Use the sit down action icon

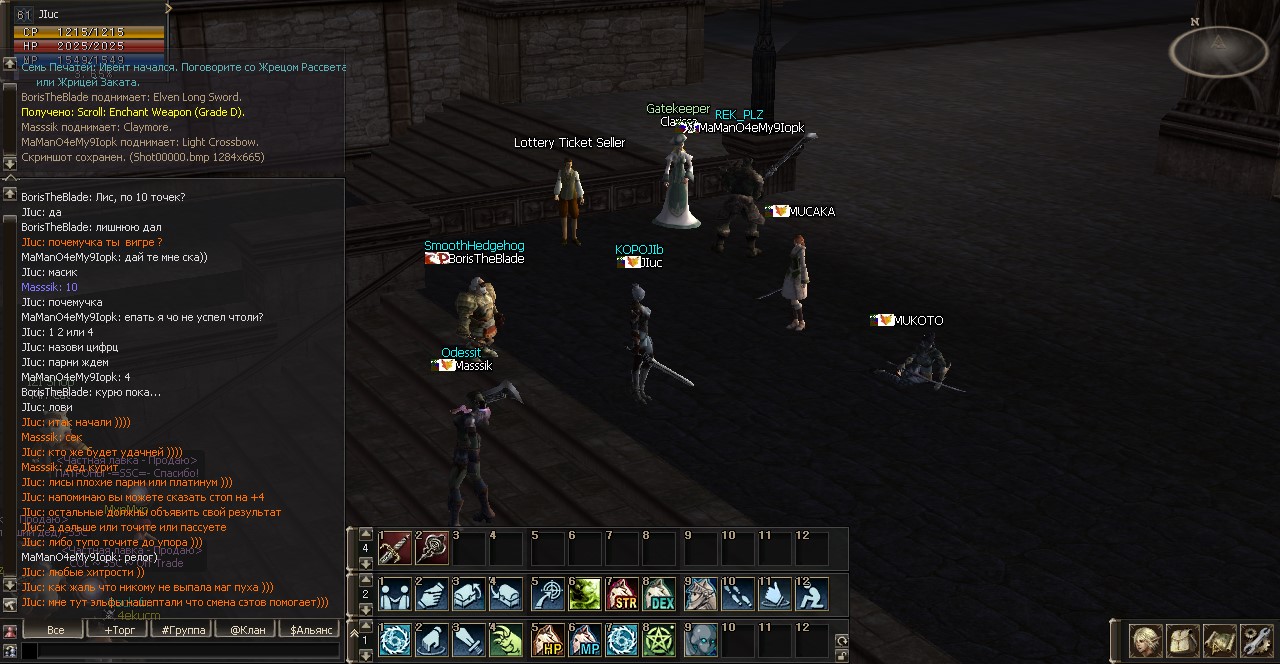click(x=811, y=594)
